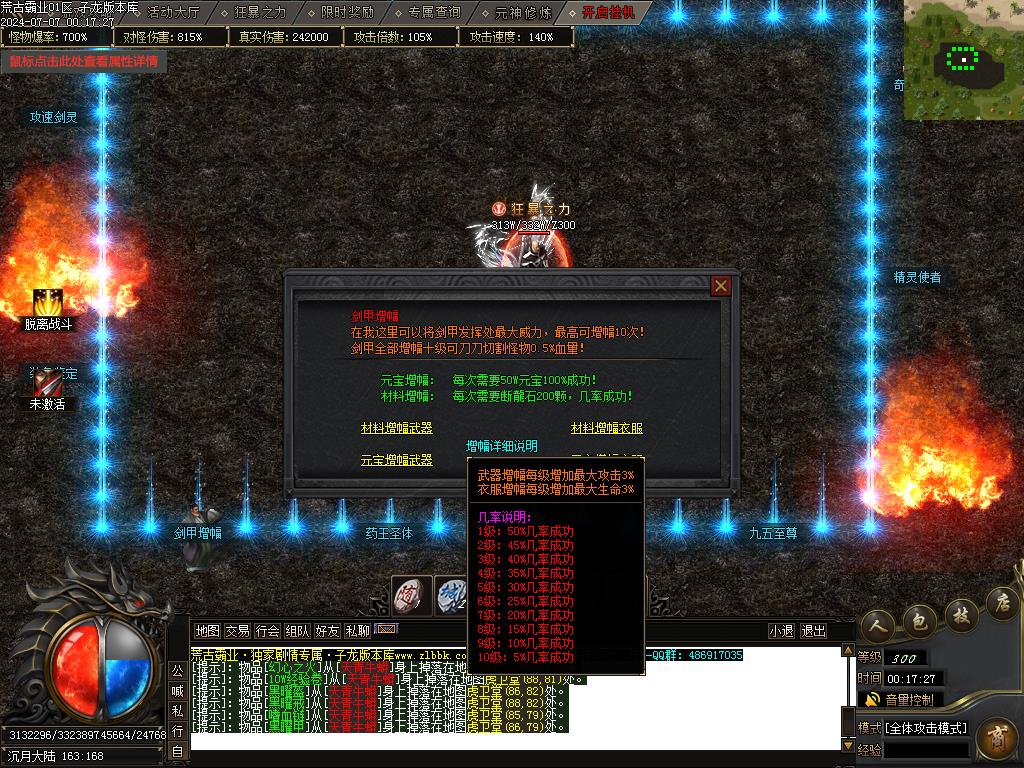This screenshot has width=1024, height=768.
Task: Open the 限时奖励 tab
Action: click(x=347, y=12)
